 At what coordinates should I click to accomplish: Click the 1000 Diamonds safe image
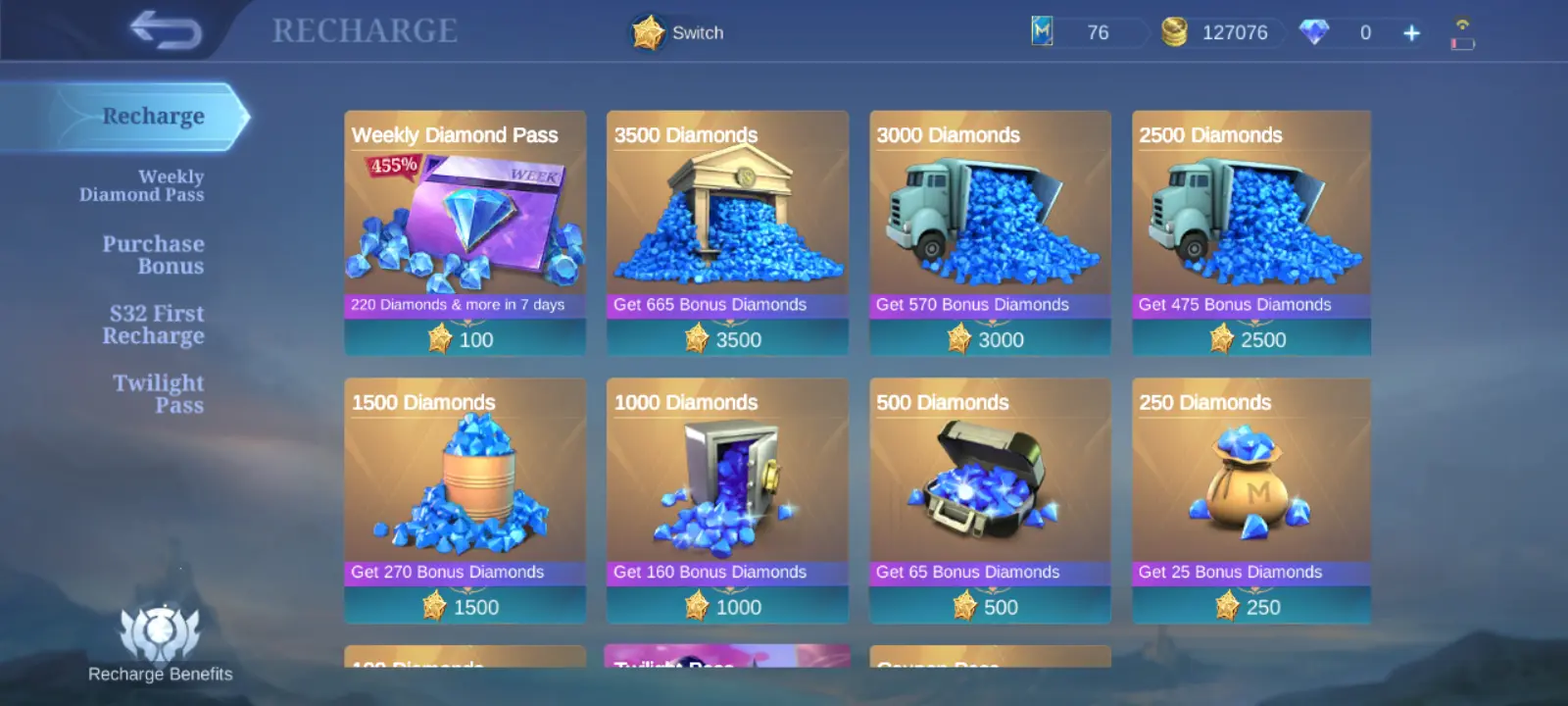click(x=726, y=480)
